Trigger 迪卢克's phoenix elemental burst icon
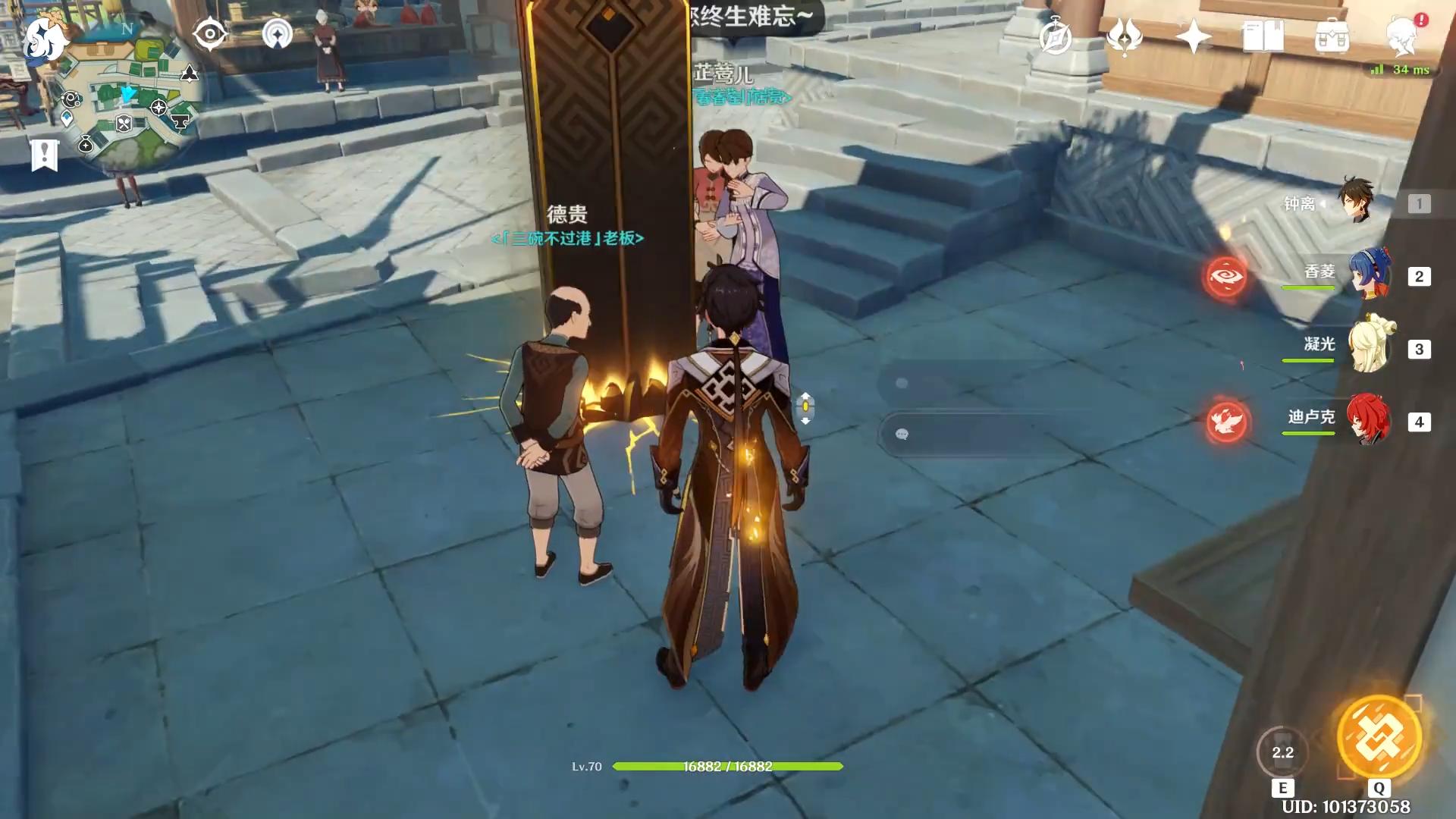The height and width of the screenshot is (819, 1456). (x=1226, y=422)
